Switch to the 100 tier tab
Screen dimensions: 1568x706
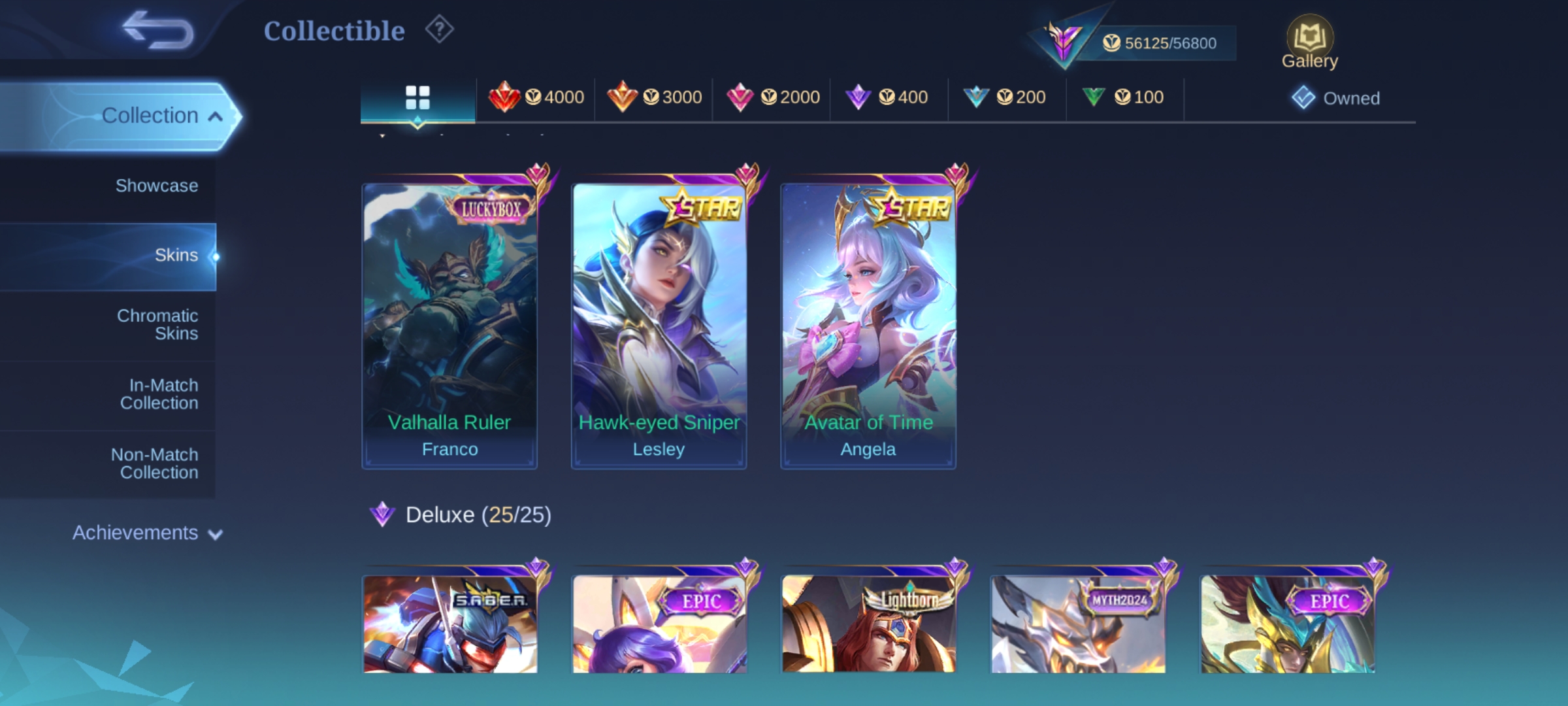[x=1122, y=97]
